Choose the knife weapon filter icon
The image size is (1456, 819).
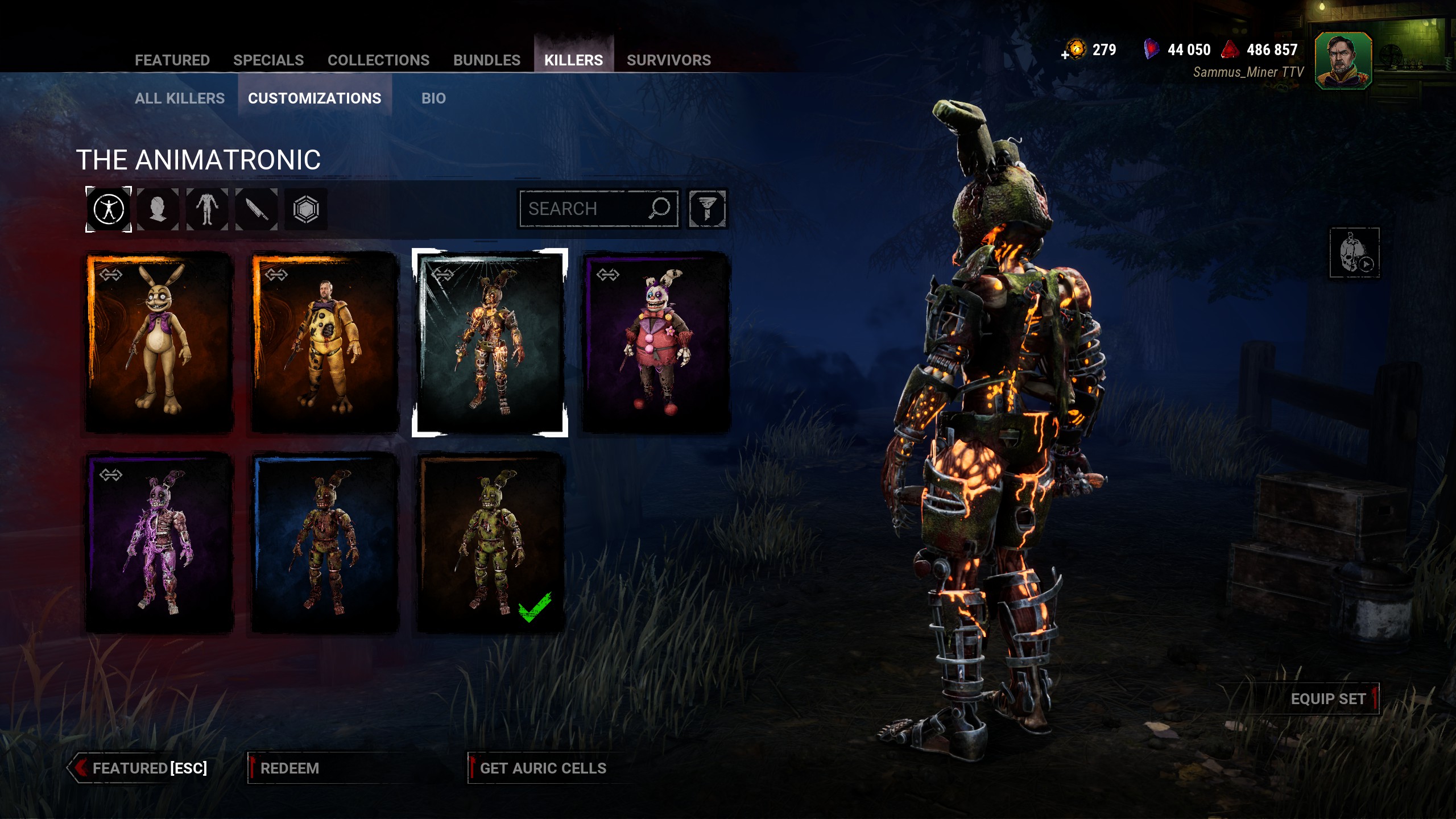(257, 209)
